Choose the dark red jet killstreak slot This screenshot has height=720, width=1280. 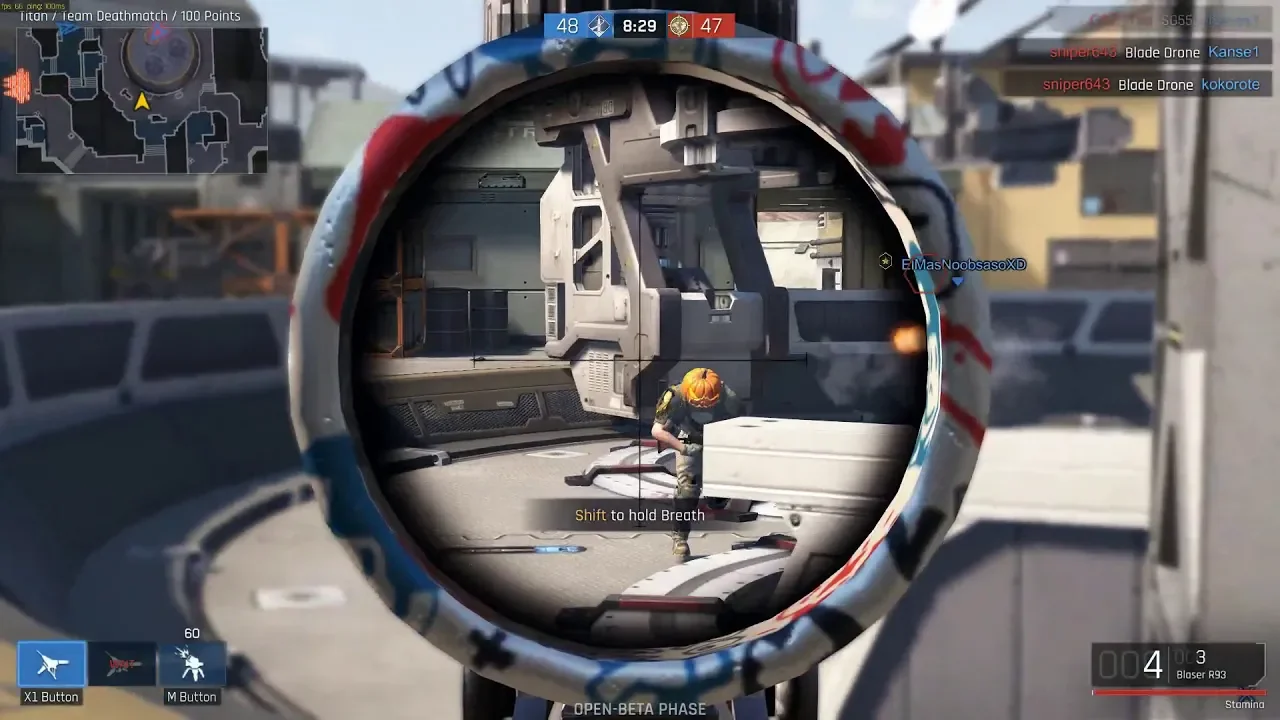pyautogui.click(x=122, y=664)
